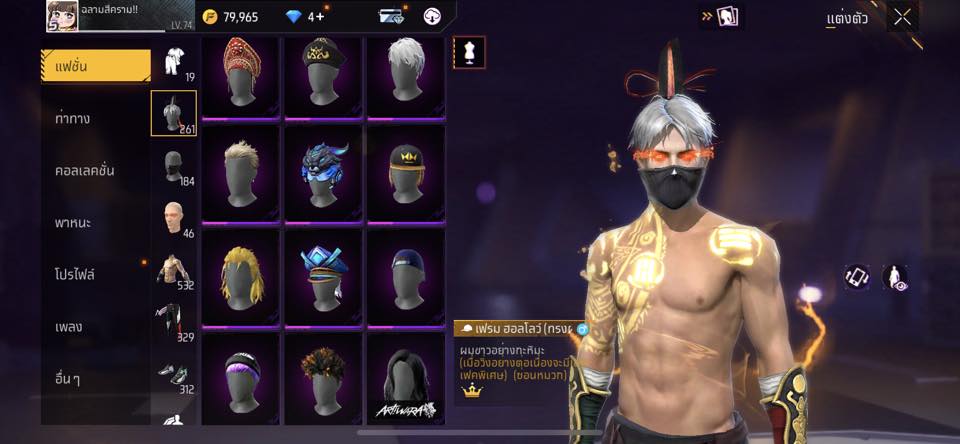Show the face mask category
Screen dimensions: 960x444
tap(174, 166)
